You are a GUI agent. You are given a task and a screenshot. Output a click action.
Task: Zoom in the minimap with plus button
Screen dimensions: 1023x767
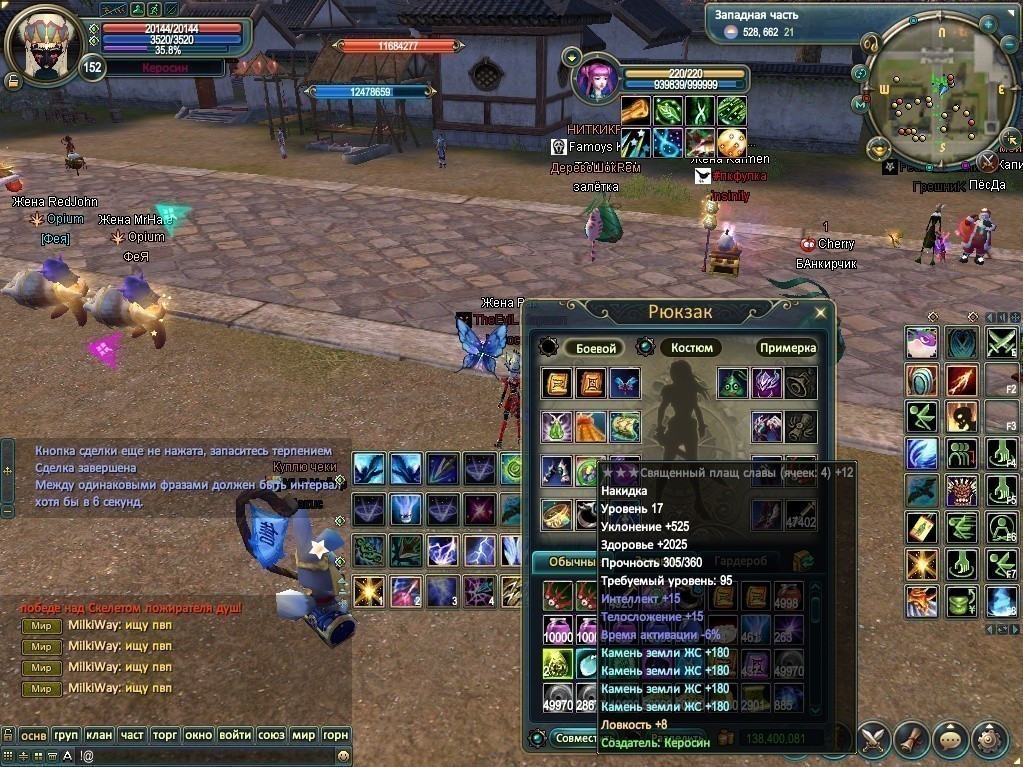click(988, 23)
